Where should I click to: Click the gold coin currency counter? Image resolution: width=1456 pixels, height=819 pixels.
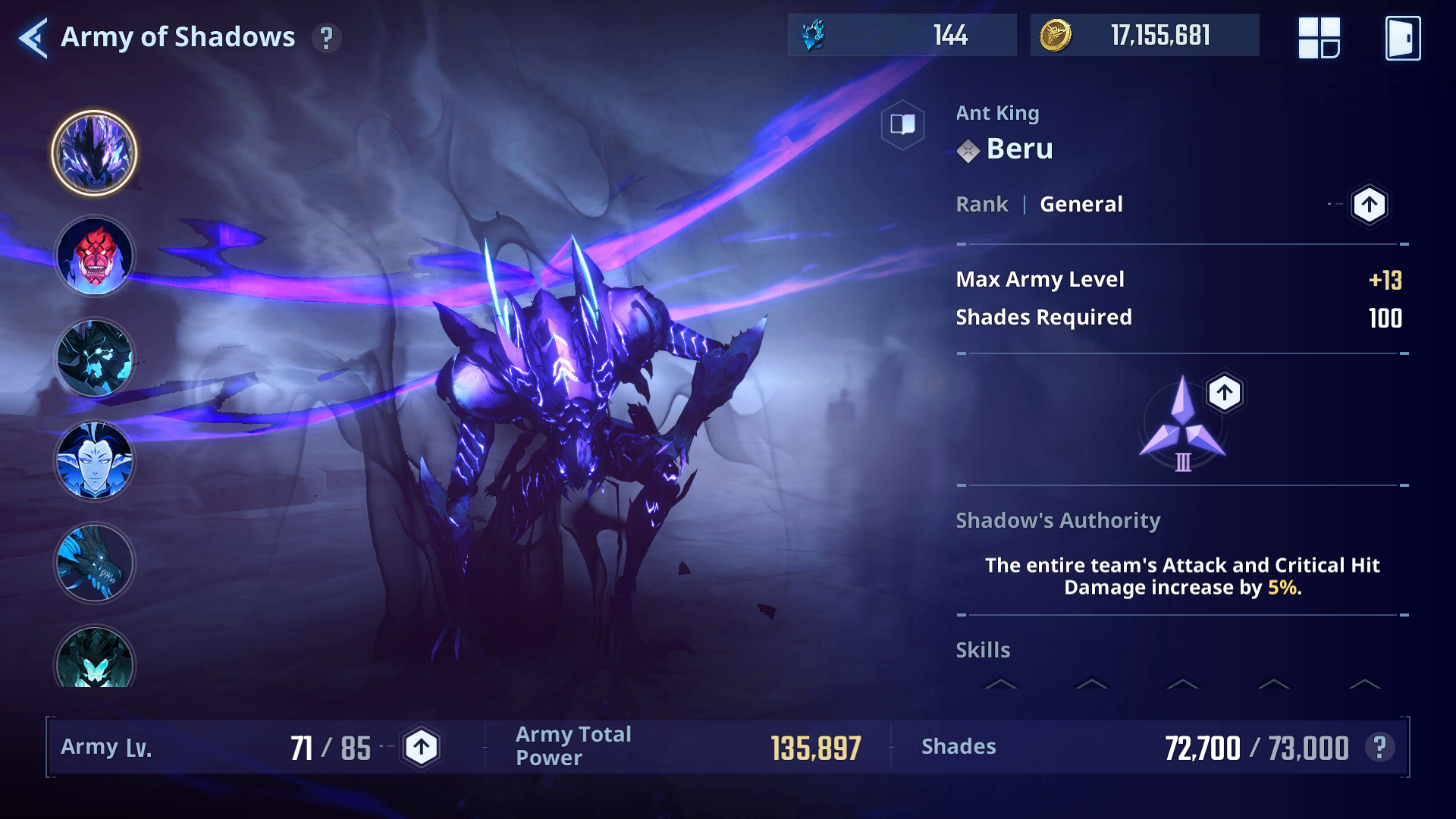1144,35
